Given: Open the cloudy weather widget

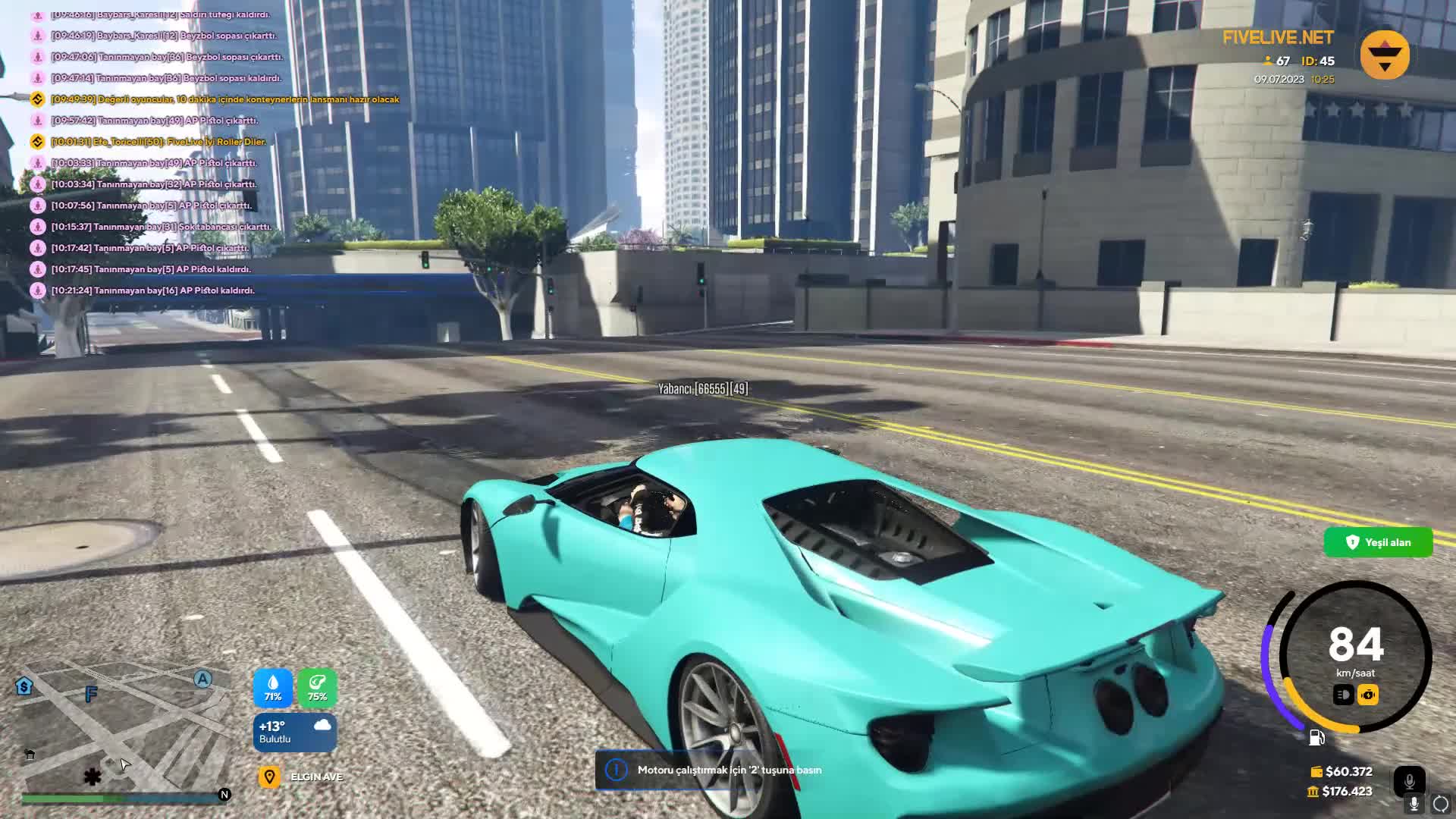Looking at the screenshot, I should coord(295,732).
